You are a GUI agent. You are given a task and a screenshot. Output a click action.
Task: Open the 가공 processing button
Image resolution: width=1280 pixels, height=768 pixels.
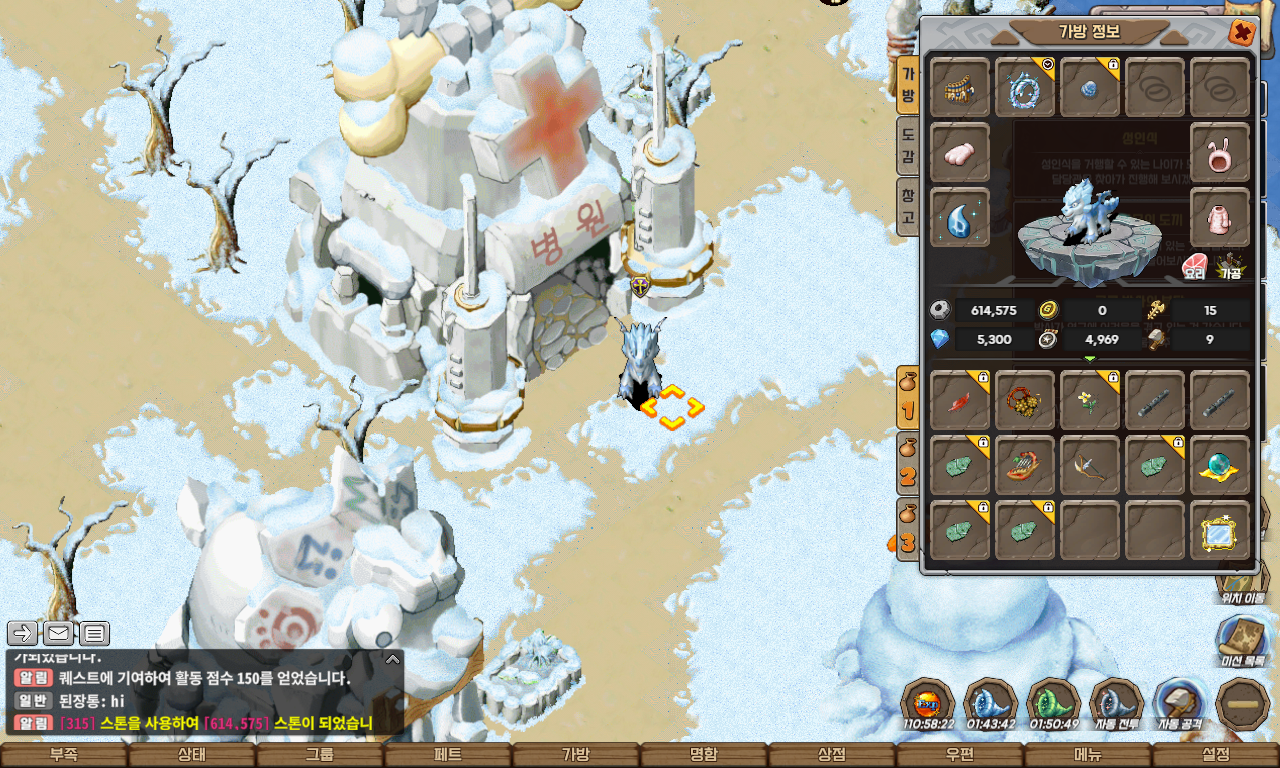1230,264
